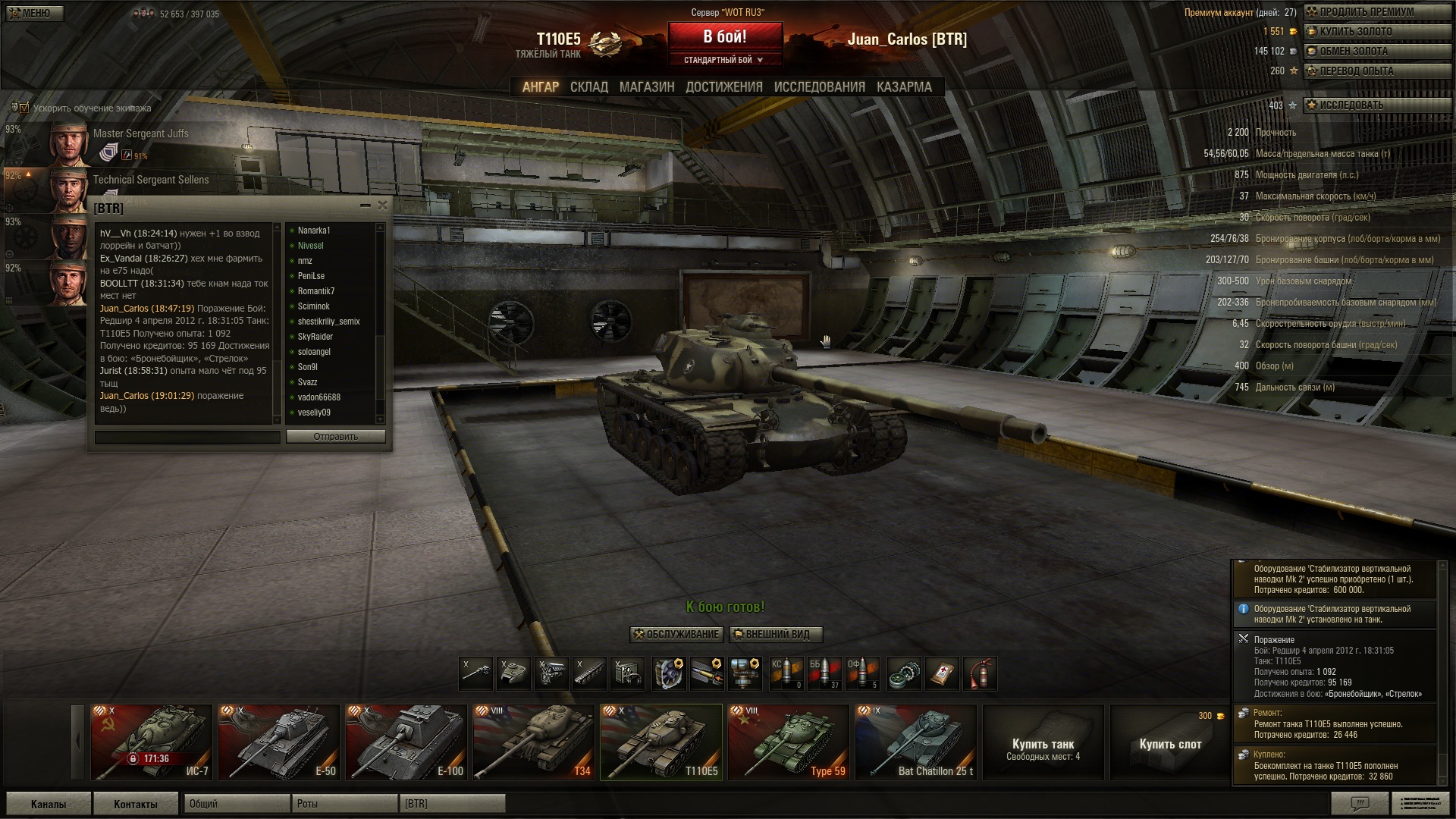The width and height of the screenshot is (1456, 819).
Task: Select the Type 59 tank
Action: tap(788, 742)
